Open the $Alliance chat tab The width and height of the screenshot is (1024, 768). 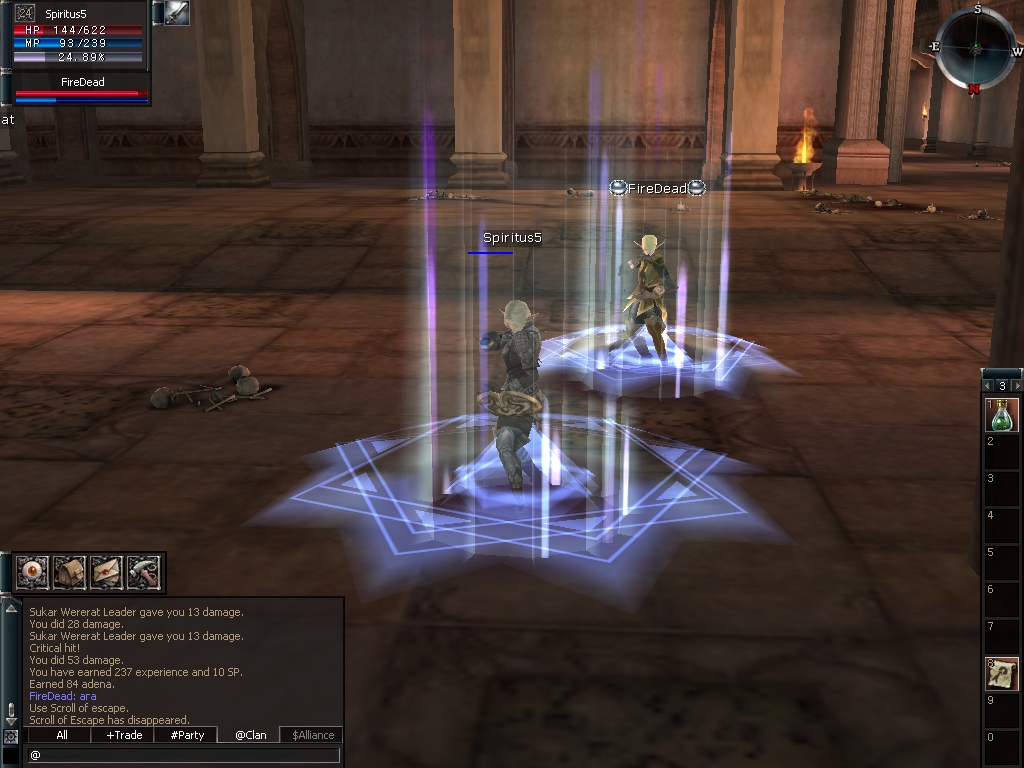coord(310,735)
